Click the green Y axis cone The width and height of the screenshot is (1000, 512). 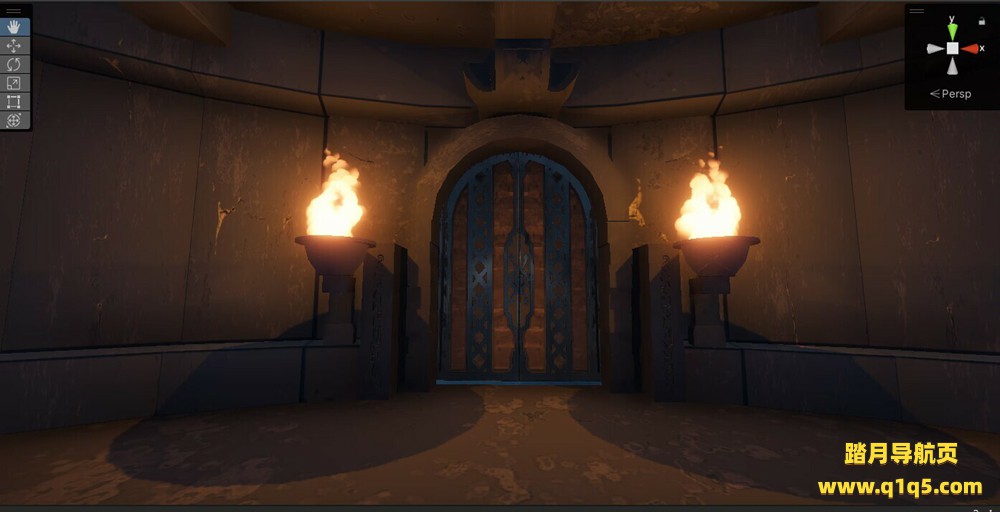pyautogui.click(x=952, y=31)
